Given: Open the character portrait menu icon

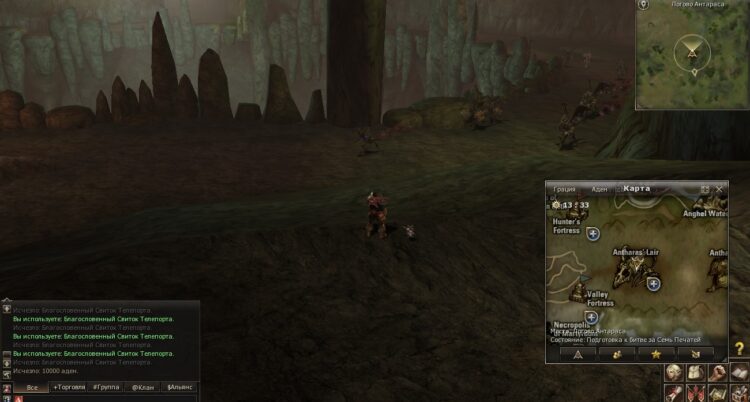Looking at the screenshot, I should pyautogui.click(x=676, y=372).
